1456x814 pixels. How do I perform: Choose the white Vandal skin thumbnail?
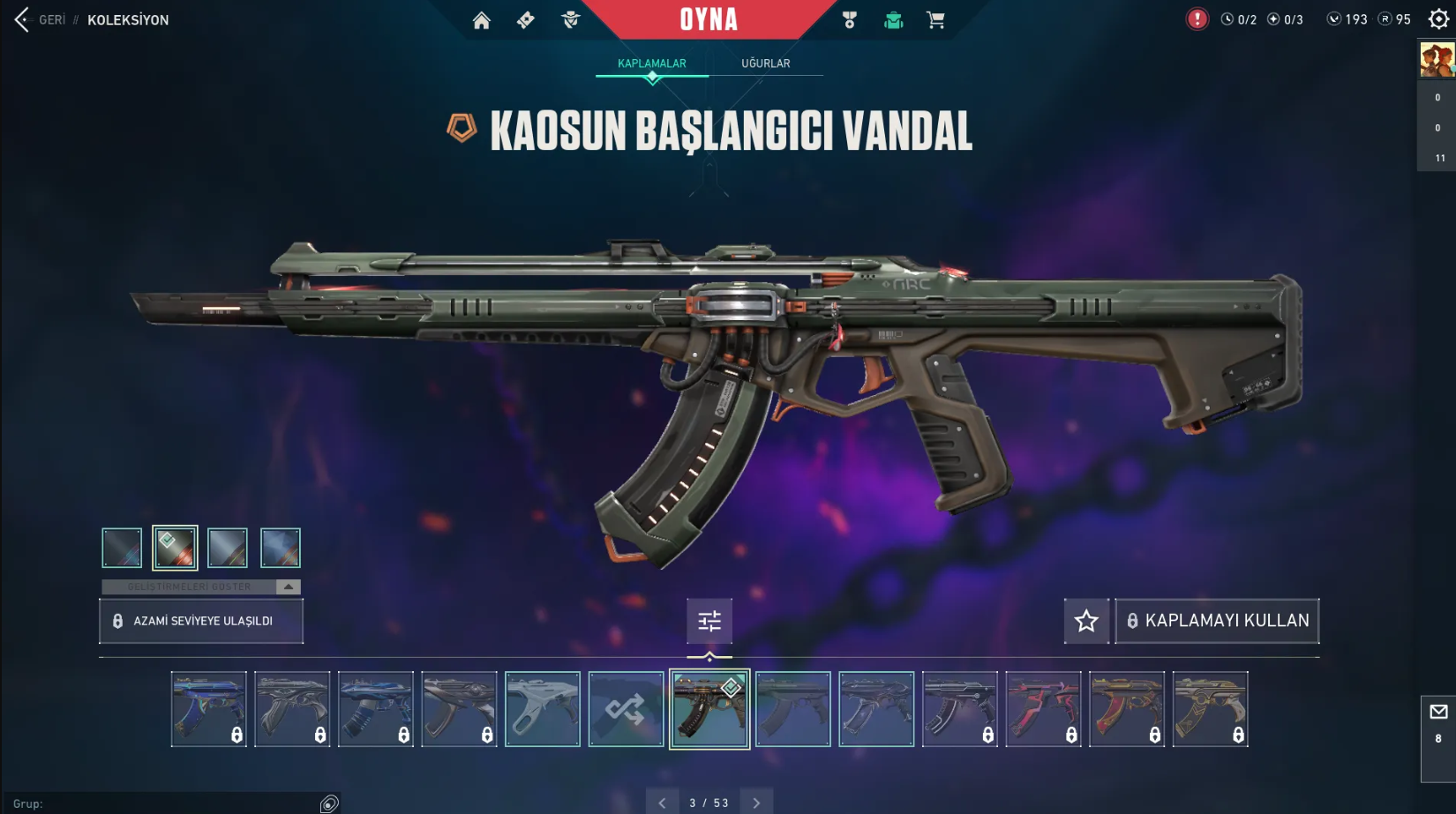543,709
